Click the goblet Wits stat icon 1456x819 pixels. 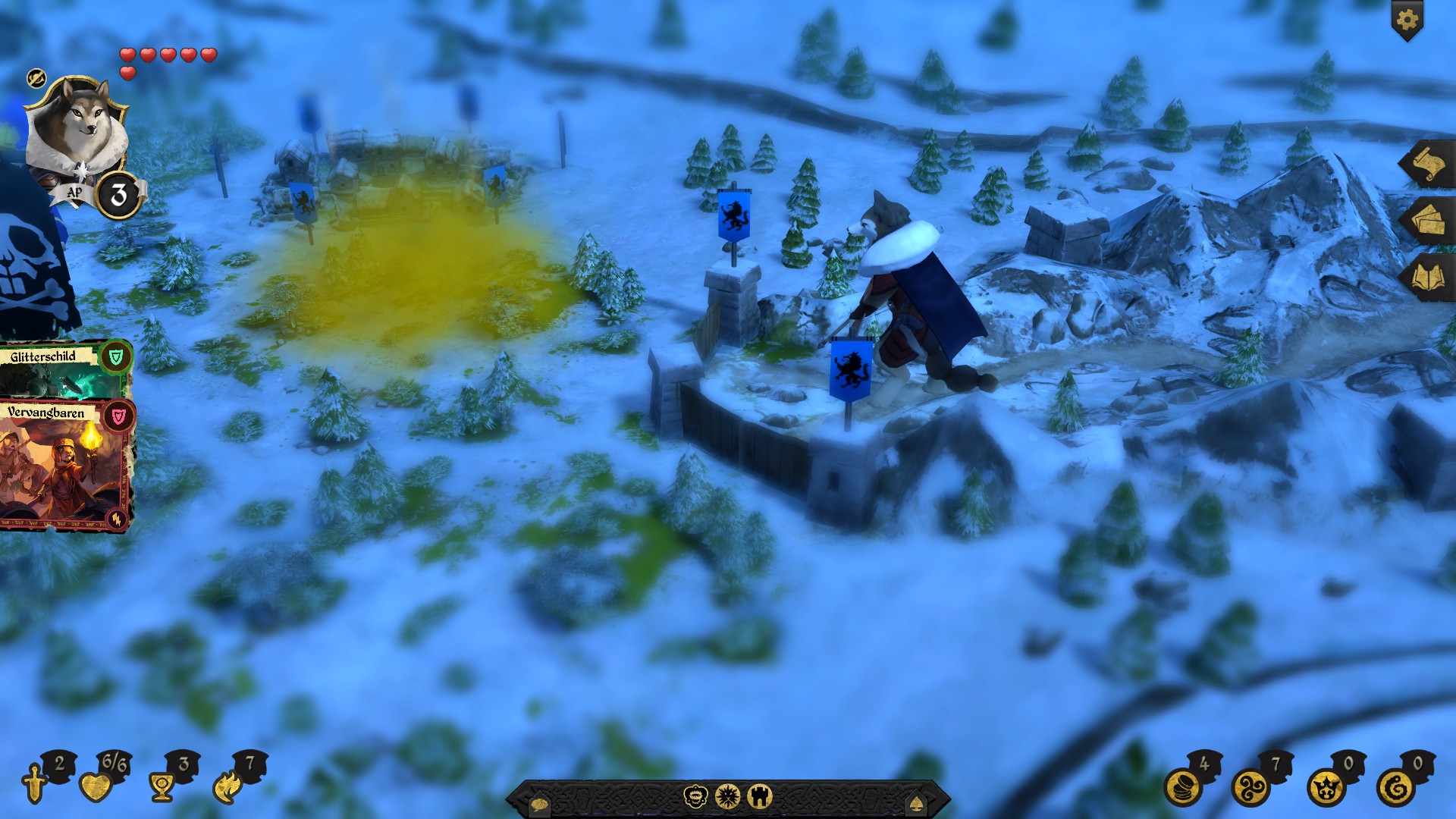click(162, 787)
